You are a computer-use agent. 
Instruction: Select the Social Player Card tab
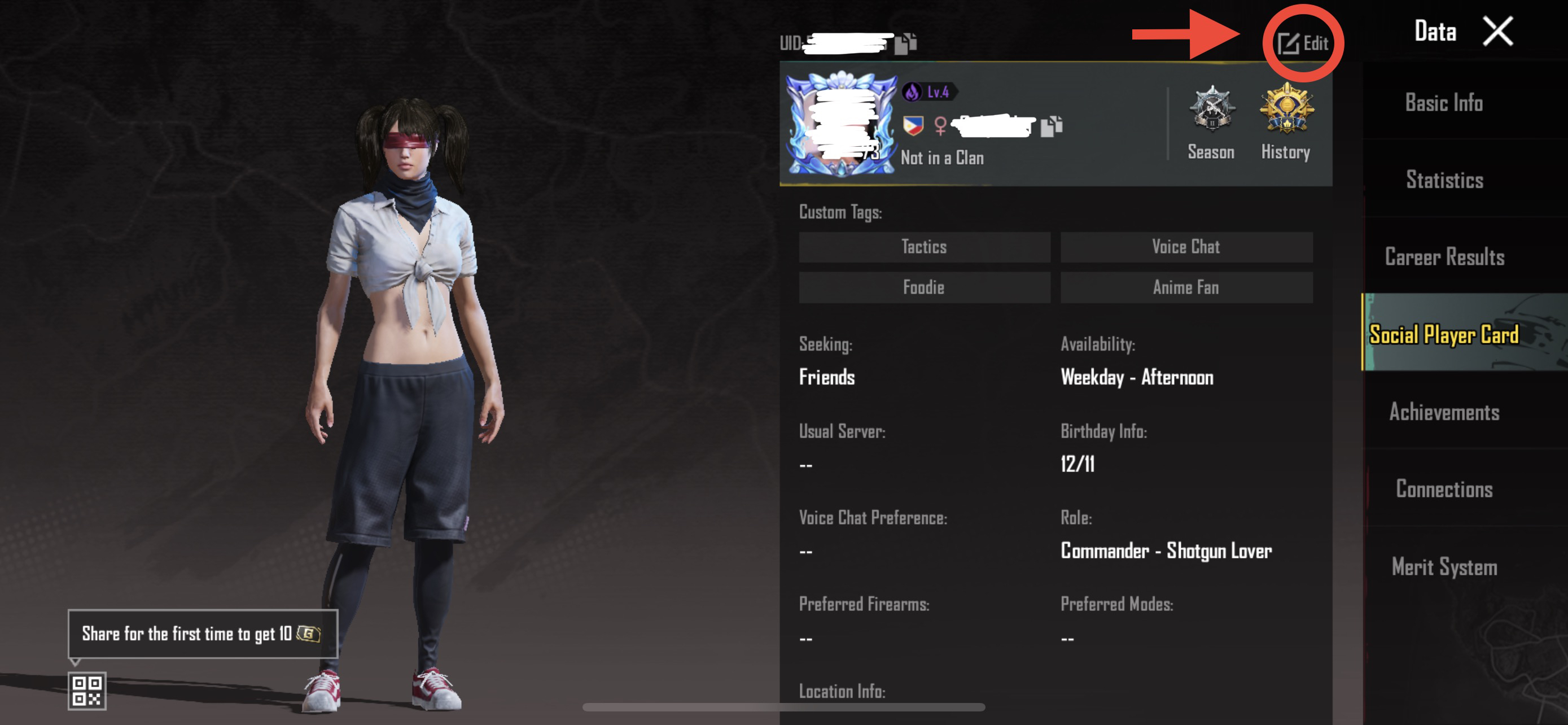[x=1444, y=334]
